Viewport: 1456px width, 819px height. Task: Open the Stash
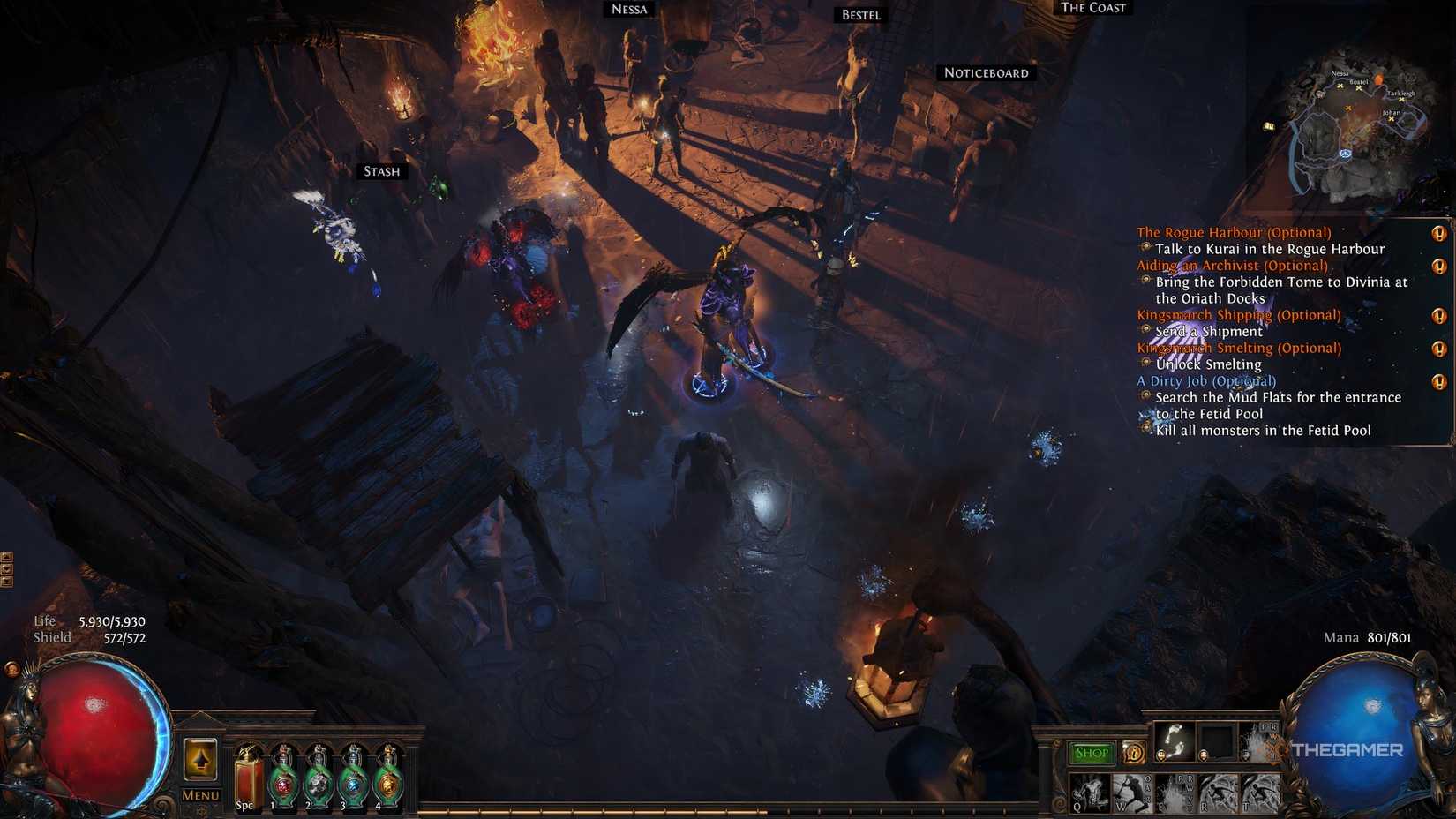pyautogui.click(x=380, y=172)
